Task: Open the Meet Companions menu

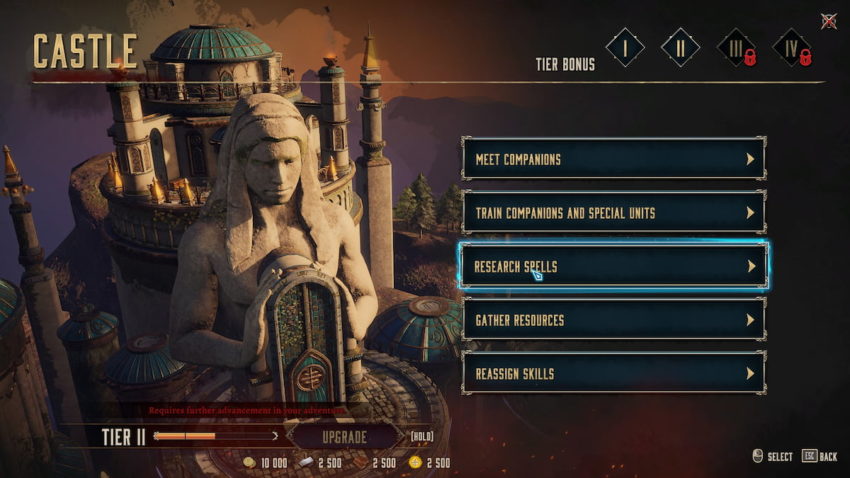Action: pos(613,159)
